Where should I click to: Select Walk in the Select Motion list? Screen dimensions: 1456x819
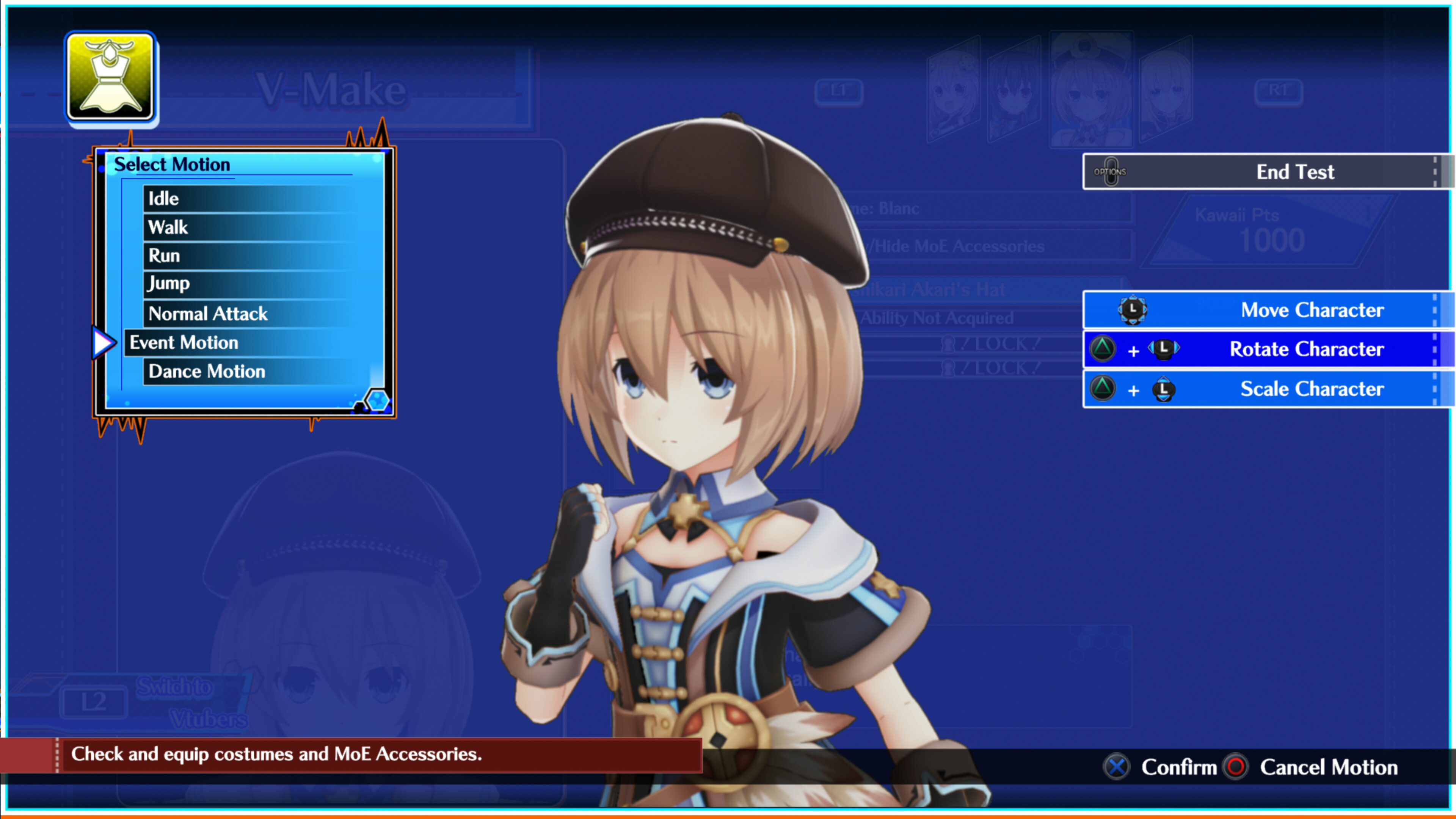pyautogui.click(x=167, y=227)
